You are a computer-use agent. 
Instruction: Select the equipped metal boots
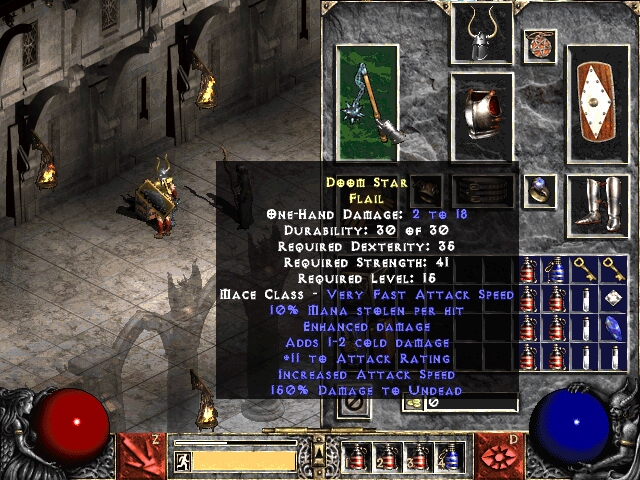[x=598, y=206]
